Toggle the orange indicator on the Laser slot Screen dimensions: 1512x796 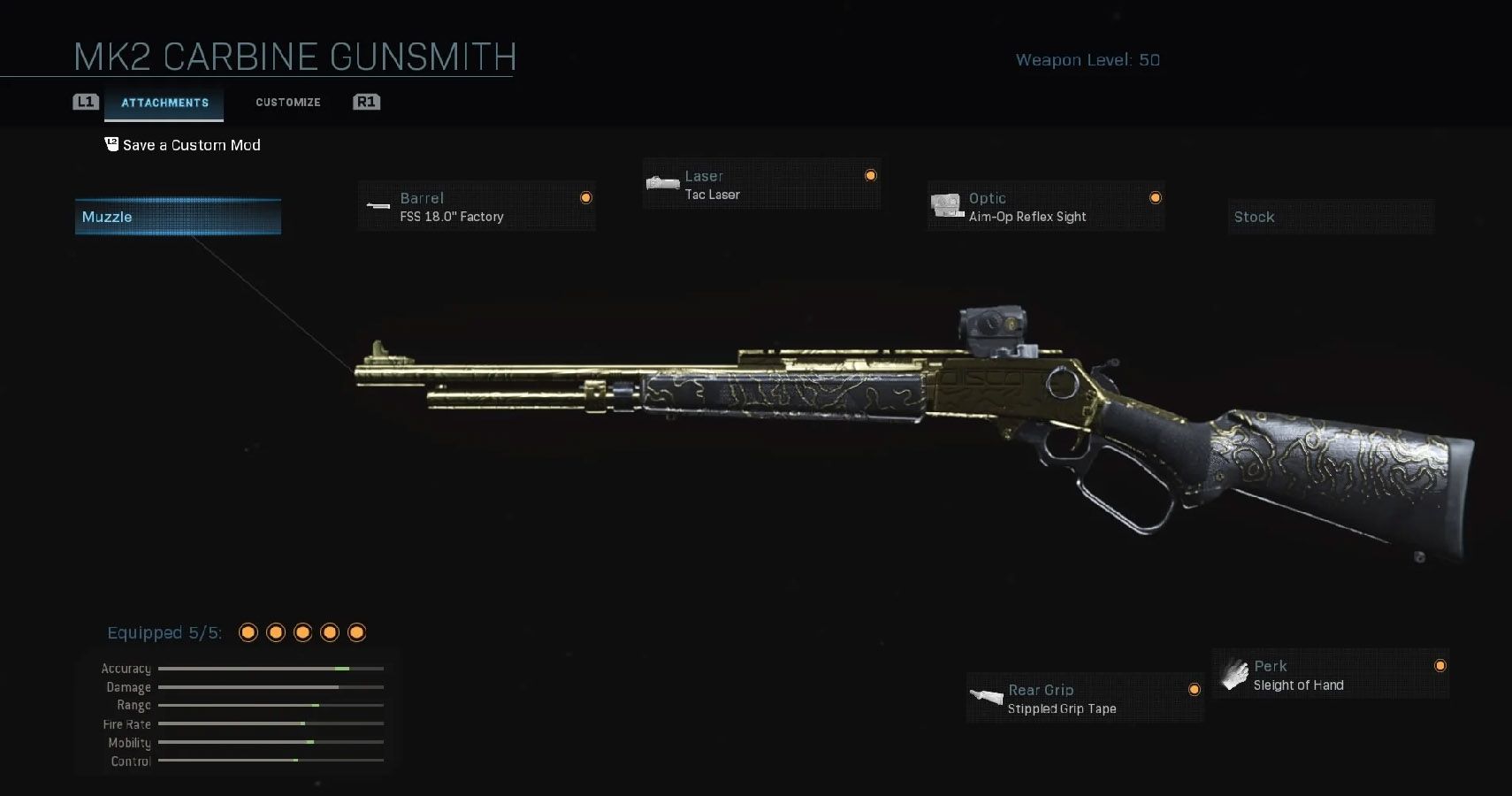[870, 174]
